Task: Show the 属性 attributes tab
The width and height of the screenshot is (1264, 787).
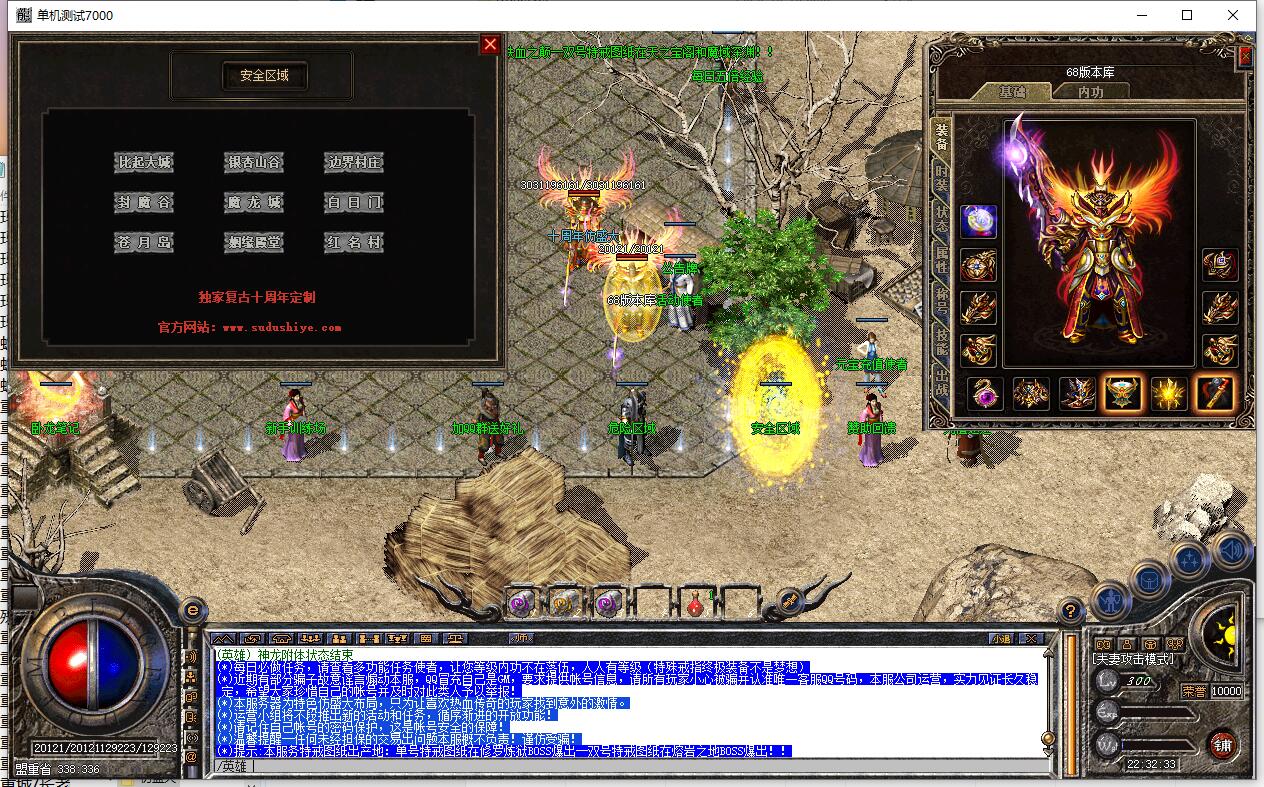Action: tap(941, 262)
